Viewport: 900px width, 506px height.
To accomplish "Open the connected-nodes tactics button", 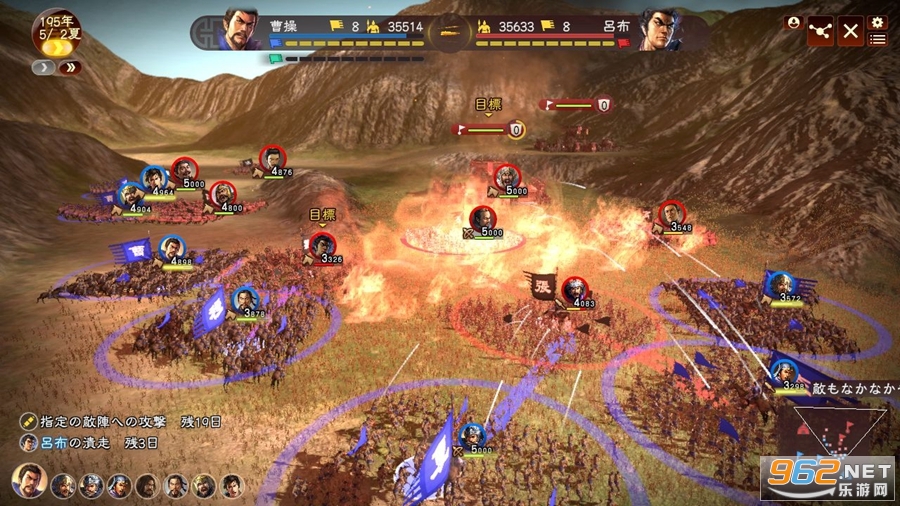I will [x=821, y=30].
